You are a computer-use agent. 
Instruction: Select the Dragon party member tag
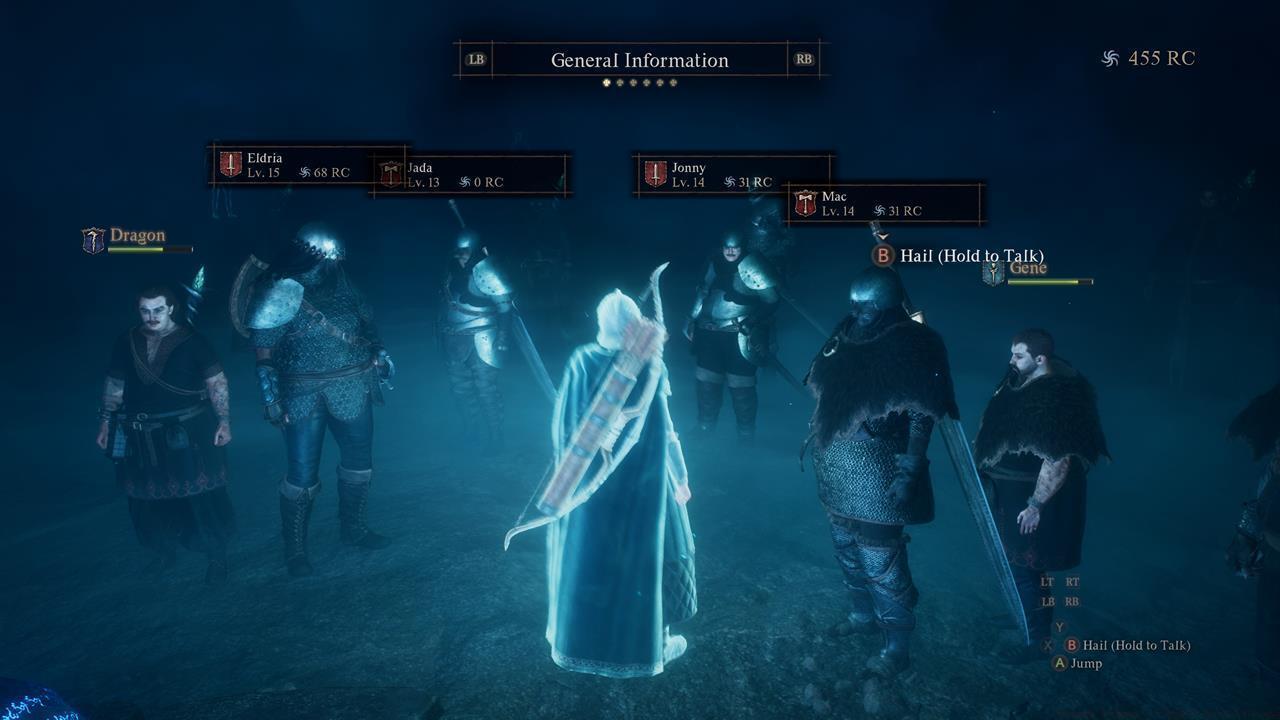coord(137,239)
